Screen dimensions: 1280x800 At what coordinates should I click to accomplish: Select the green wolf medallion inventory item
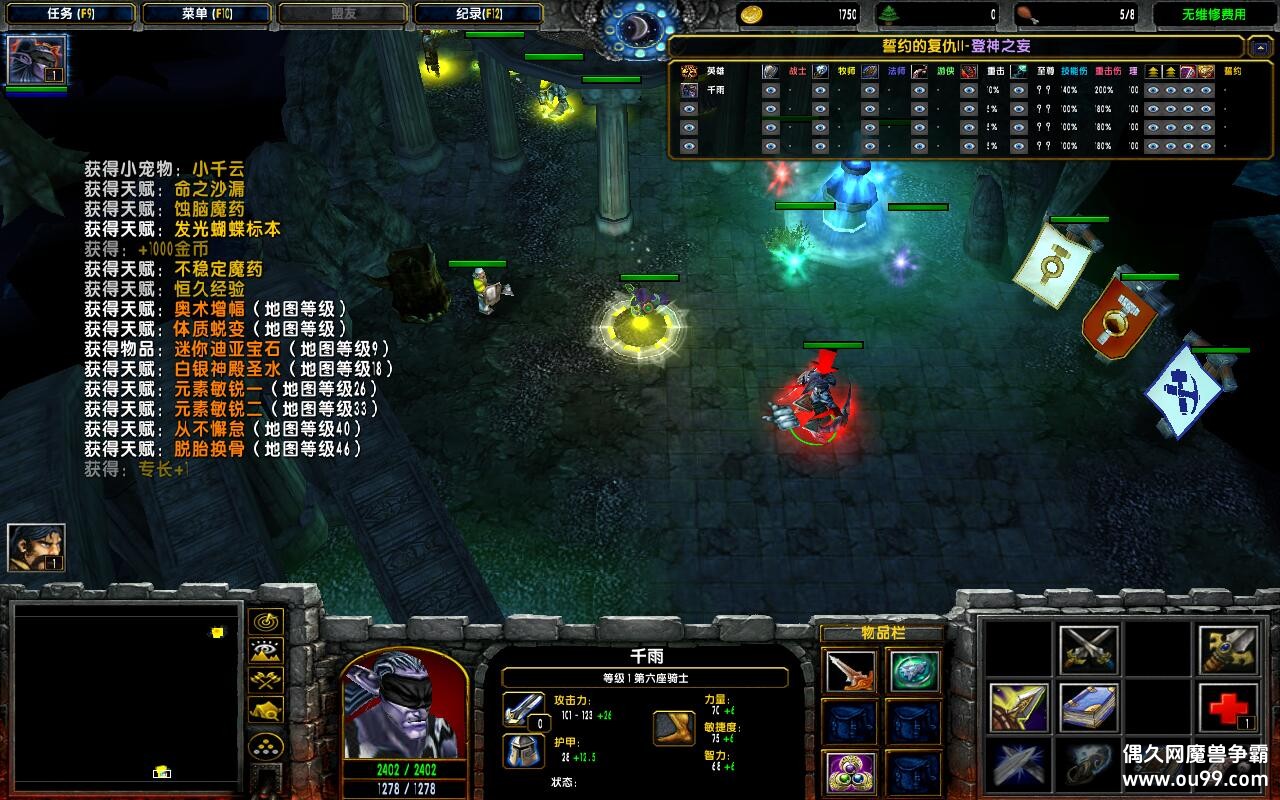[914, 671]
